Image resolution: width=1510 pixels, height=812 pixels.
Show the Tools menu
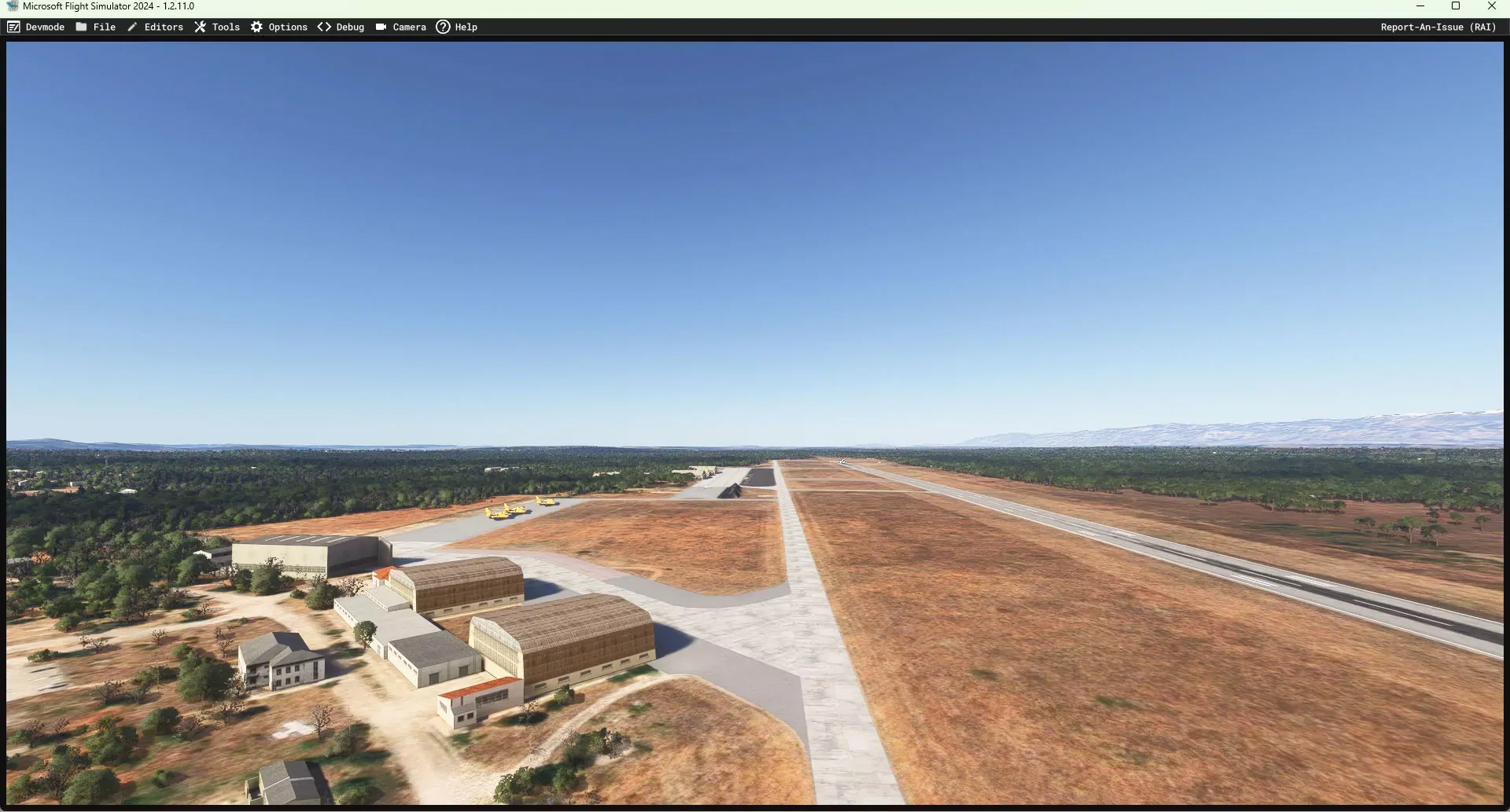pyautogui.click(x=217, y=27)
